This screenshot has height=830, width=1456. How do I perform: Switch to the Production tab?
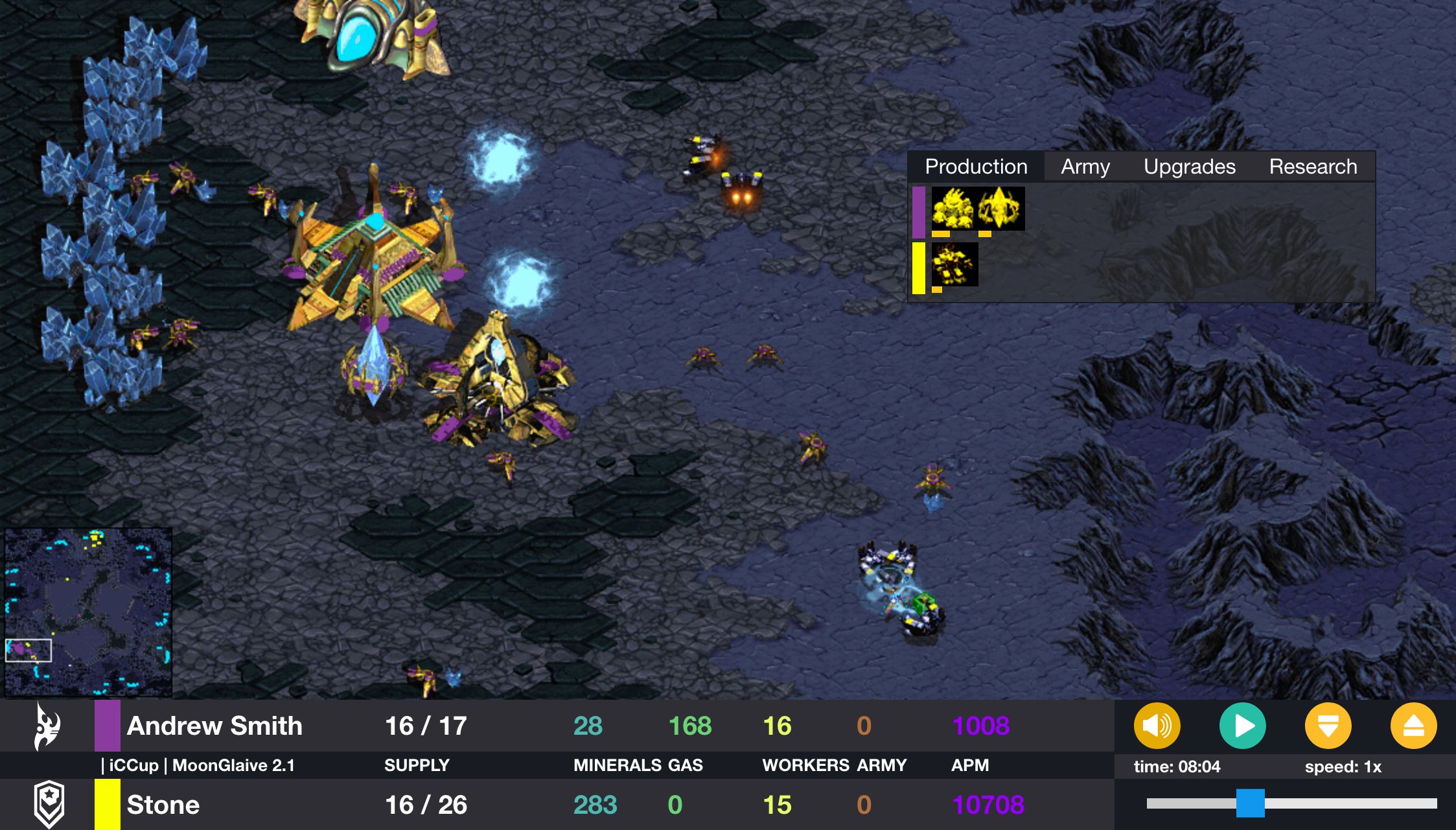(x=976, y=167)
